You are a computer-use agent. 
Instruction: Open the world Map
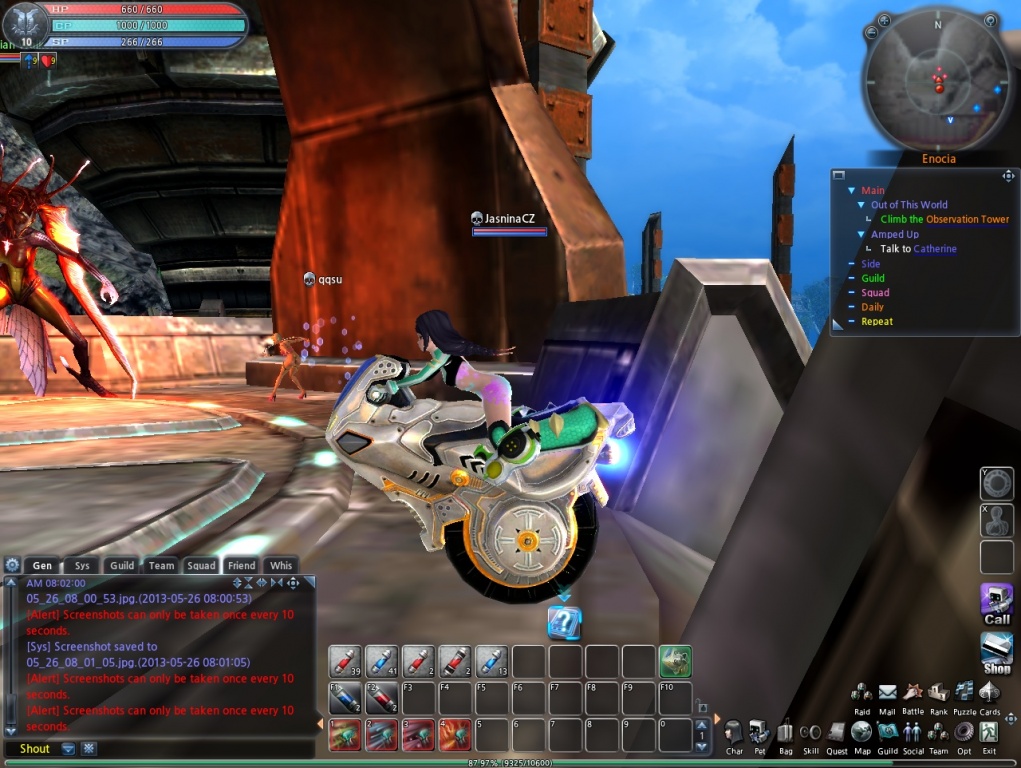862,733
